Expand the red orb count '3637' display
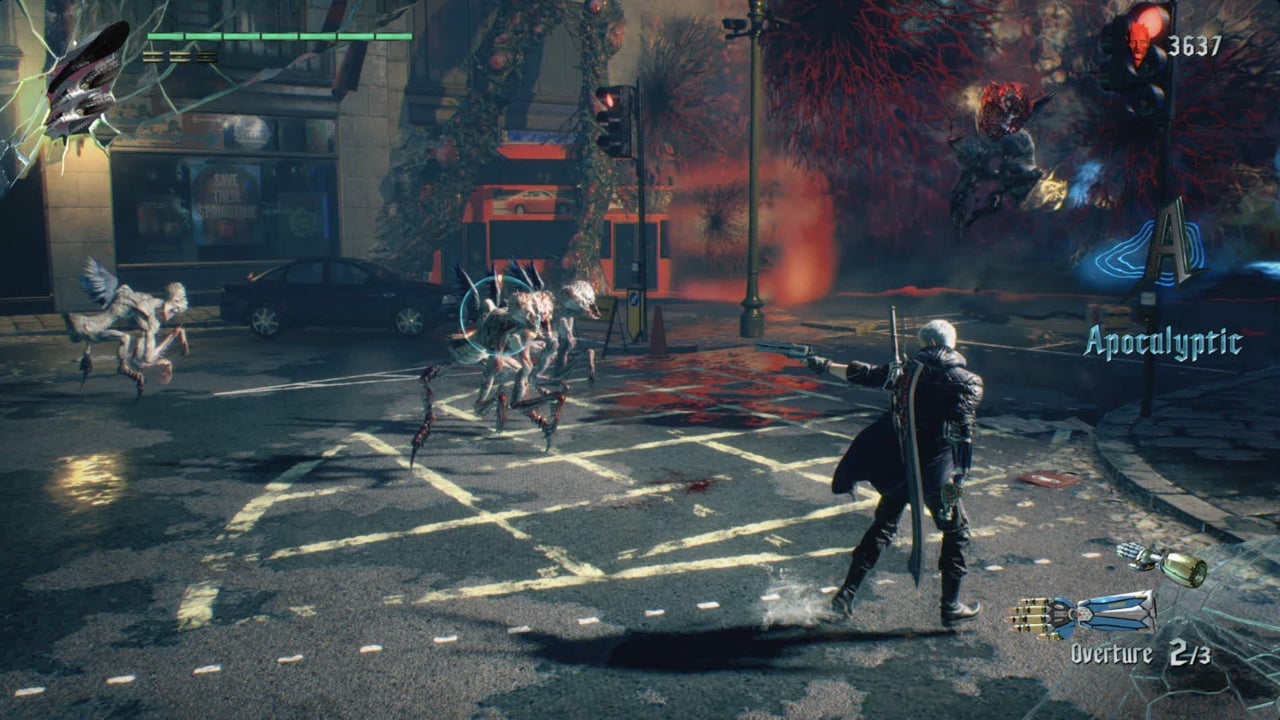This screenshot has width=1280, height=720. coord(1196,46)
